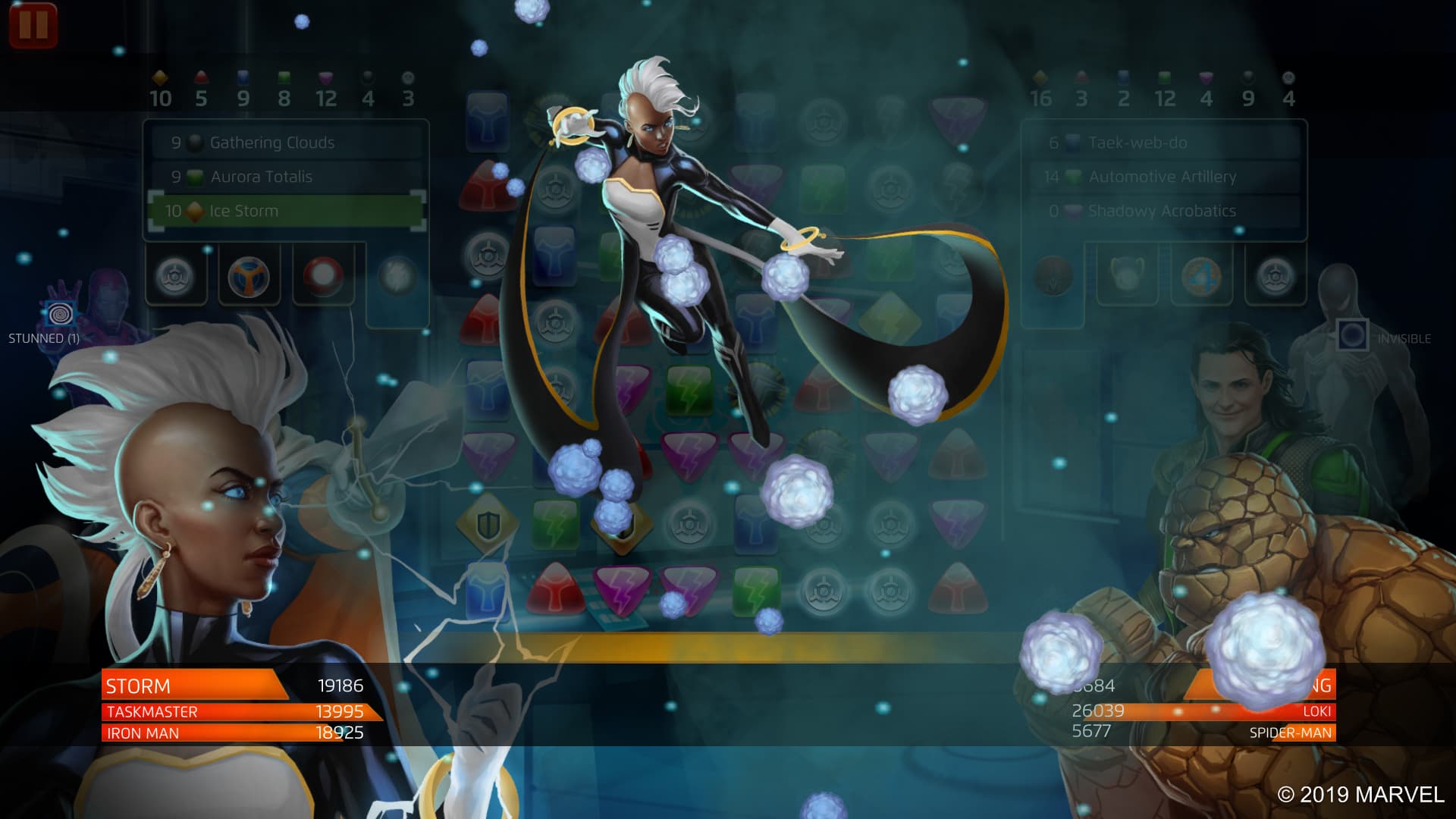The image size is (1456, 819).
Task: Check the Stunned status icon
Action: pos(59,313)
